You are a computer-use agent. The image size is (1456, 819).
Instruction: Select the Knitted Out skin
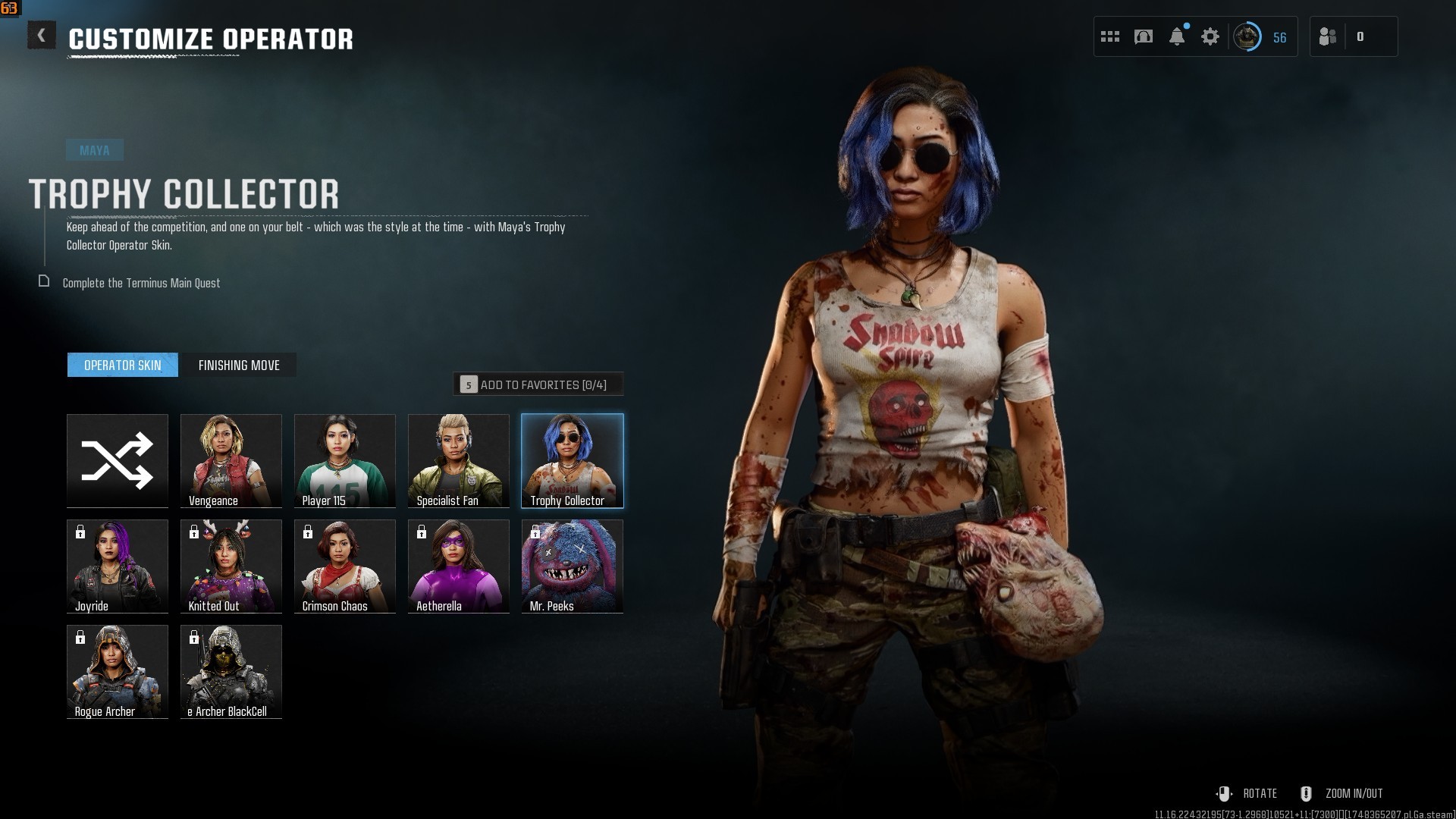231,566
